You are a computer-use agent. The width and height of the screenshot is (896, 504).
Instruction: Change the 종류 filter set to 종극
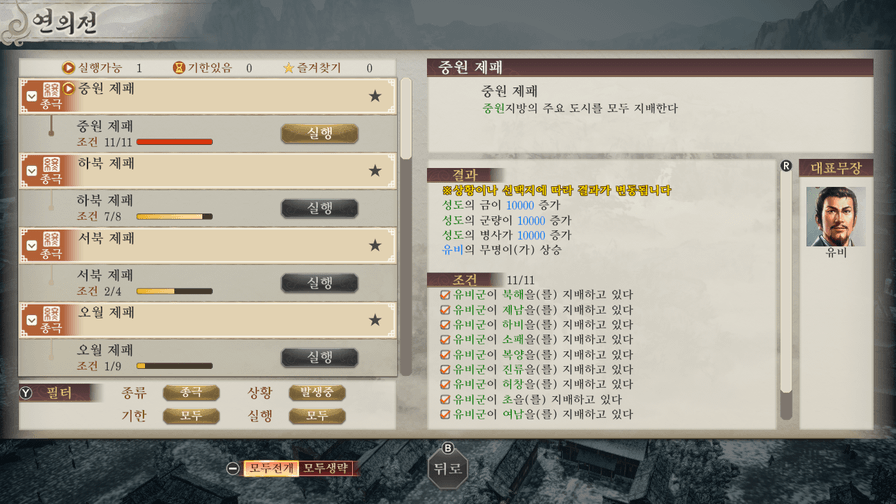click(x=191, y=392)
